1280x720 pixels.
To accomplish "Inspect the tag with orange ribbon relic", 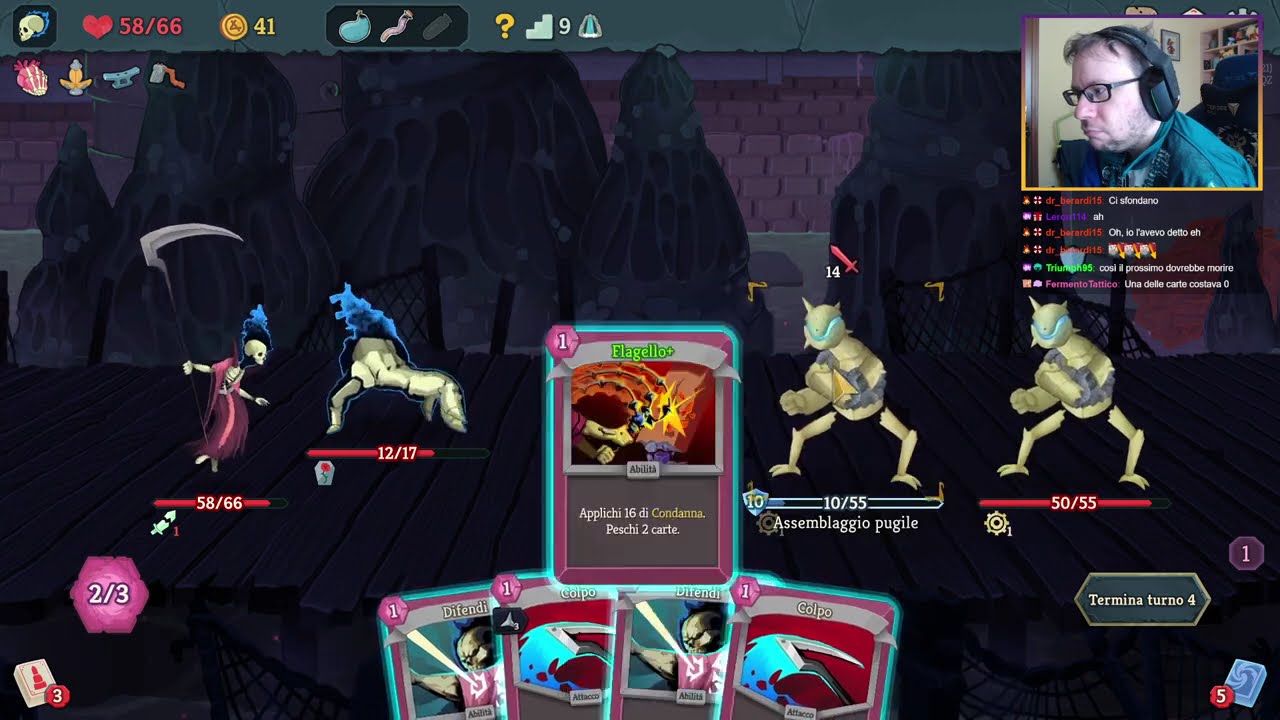I will coord(166,76).
